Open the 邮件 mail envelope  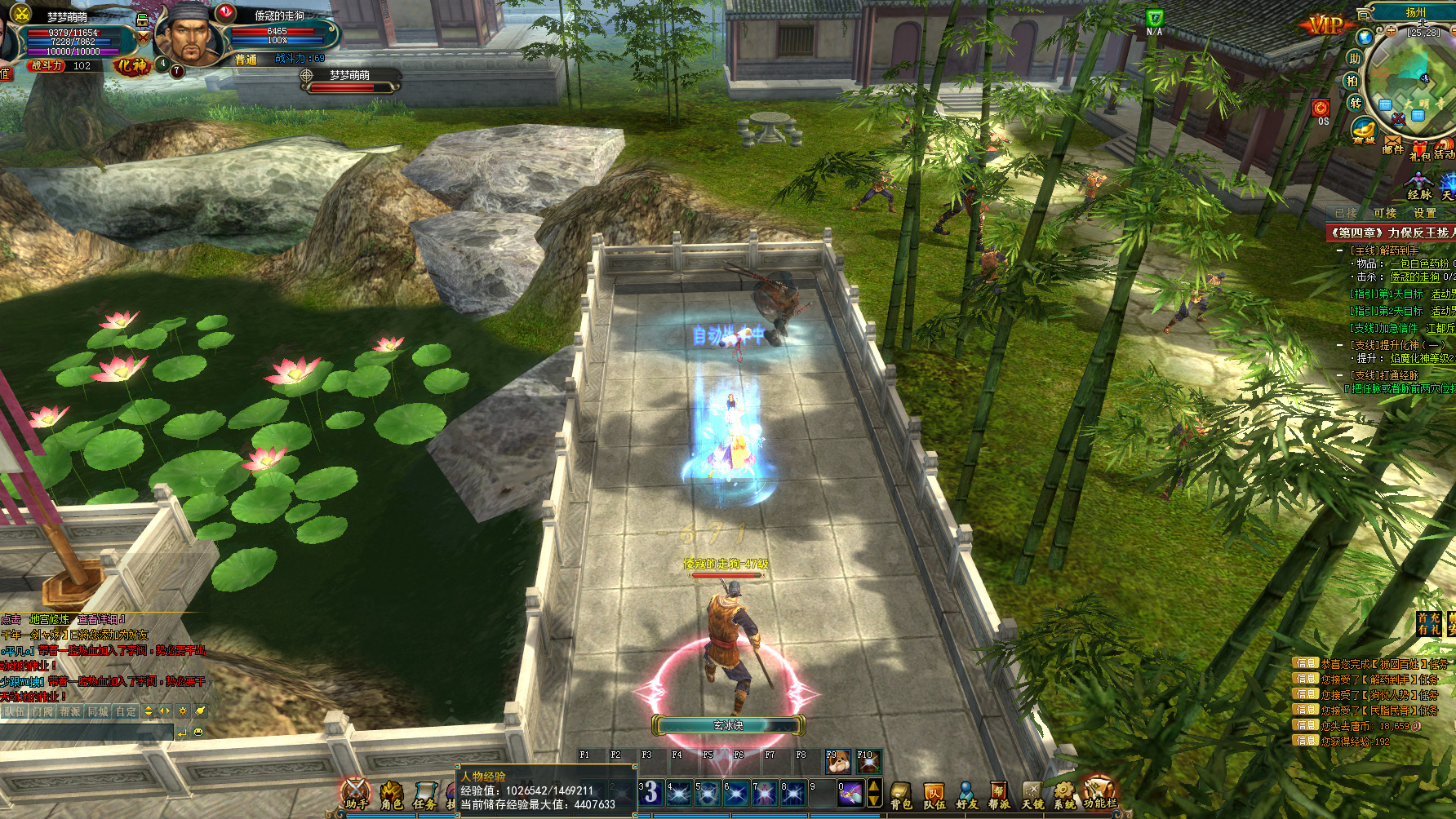pos(1392,144)
